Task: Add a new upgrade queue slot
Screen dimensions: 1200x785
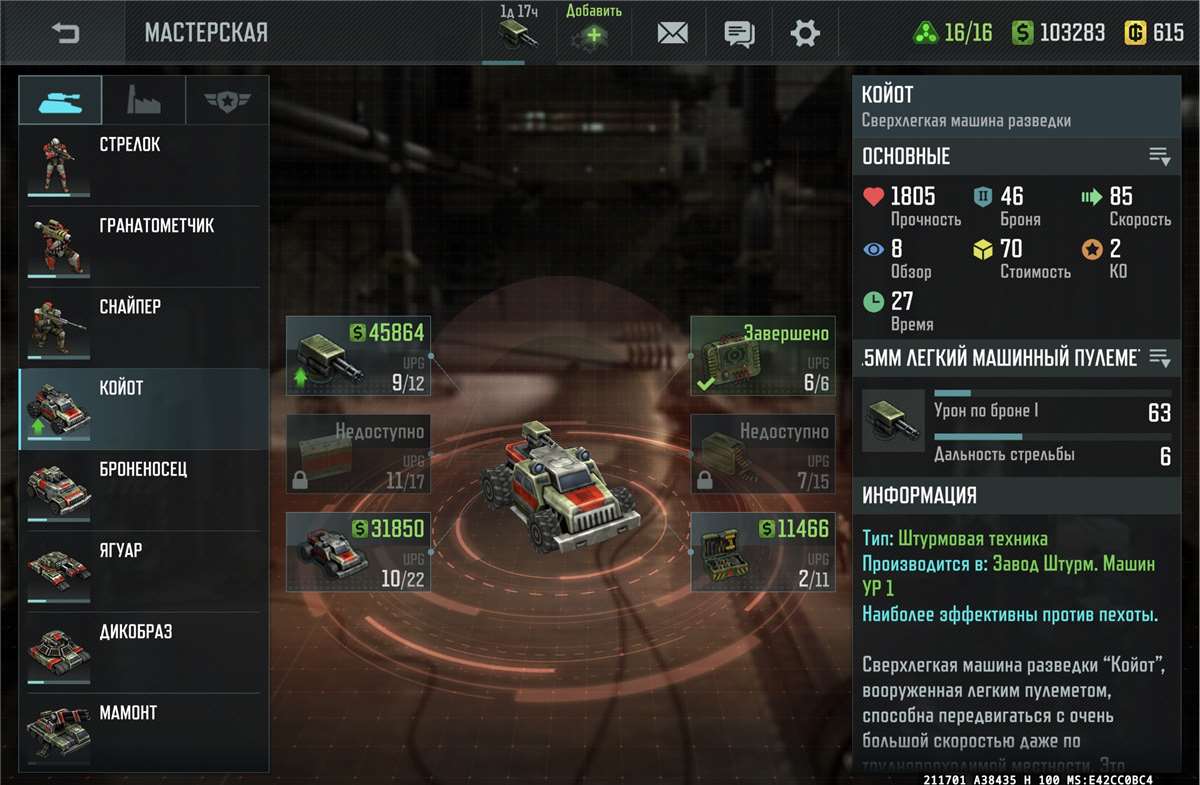Action: 594,34
